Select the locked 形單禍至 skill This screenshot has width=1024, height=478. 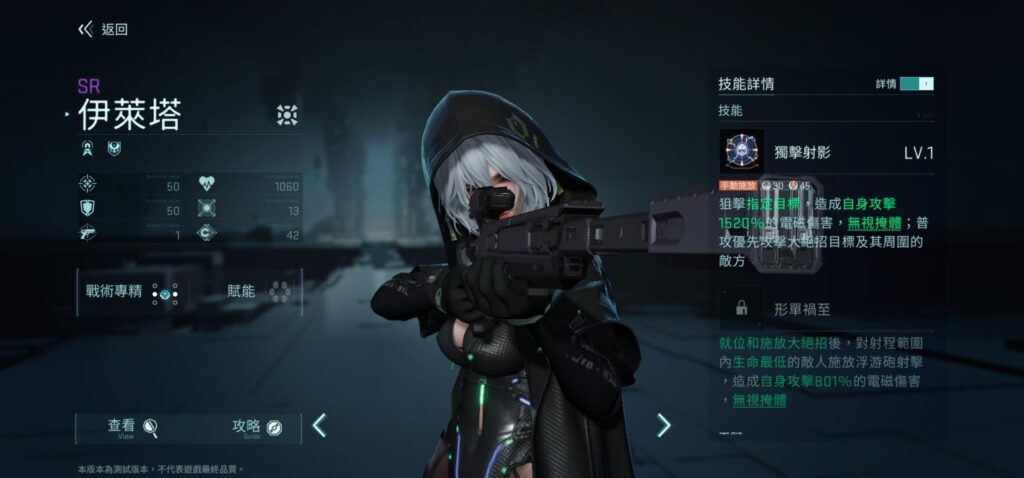tap(742, 309)
